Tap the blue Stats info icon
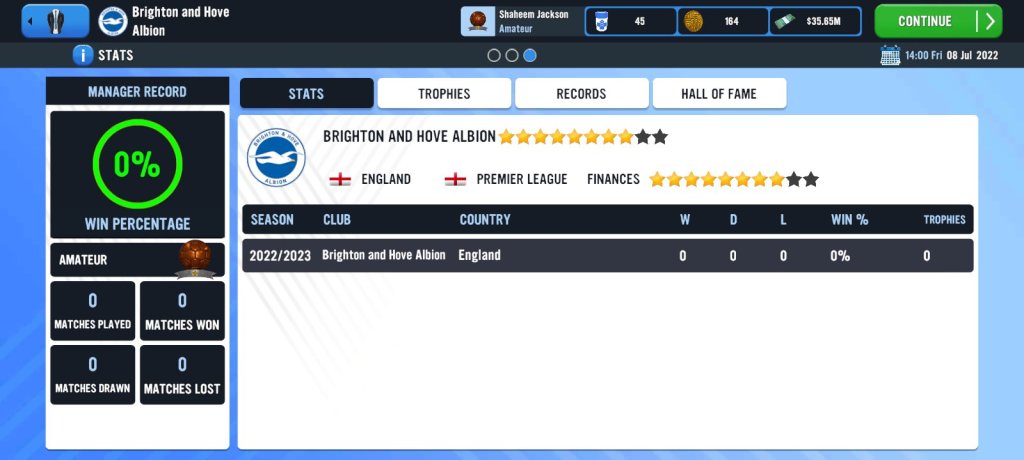 (83, 55)
